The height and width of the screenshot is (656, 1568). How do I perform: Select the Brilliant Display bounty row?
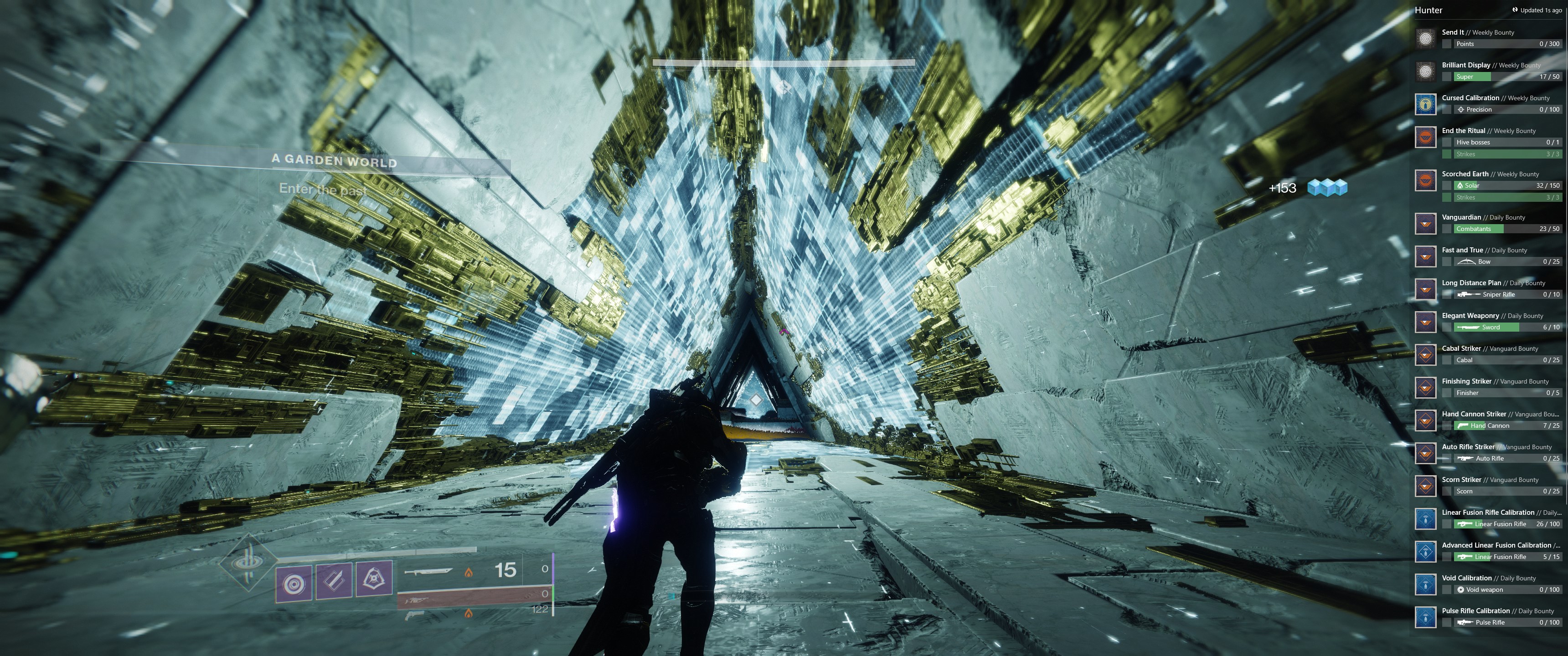[x=1488, y=71]
